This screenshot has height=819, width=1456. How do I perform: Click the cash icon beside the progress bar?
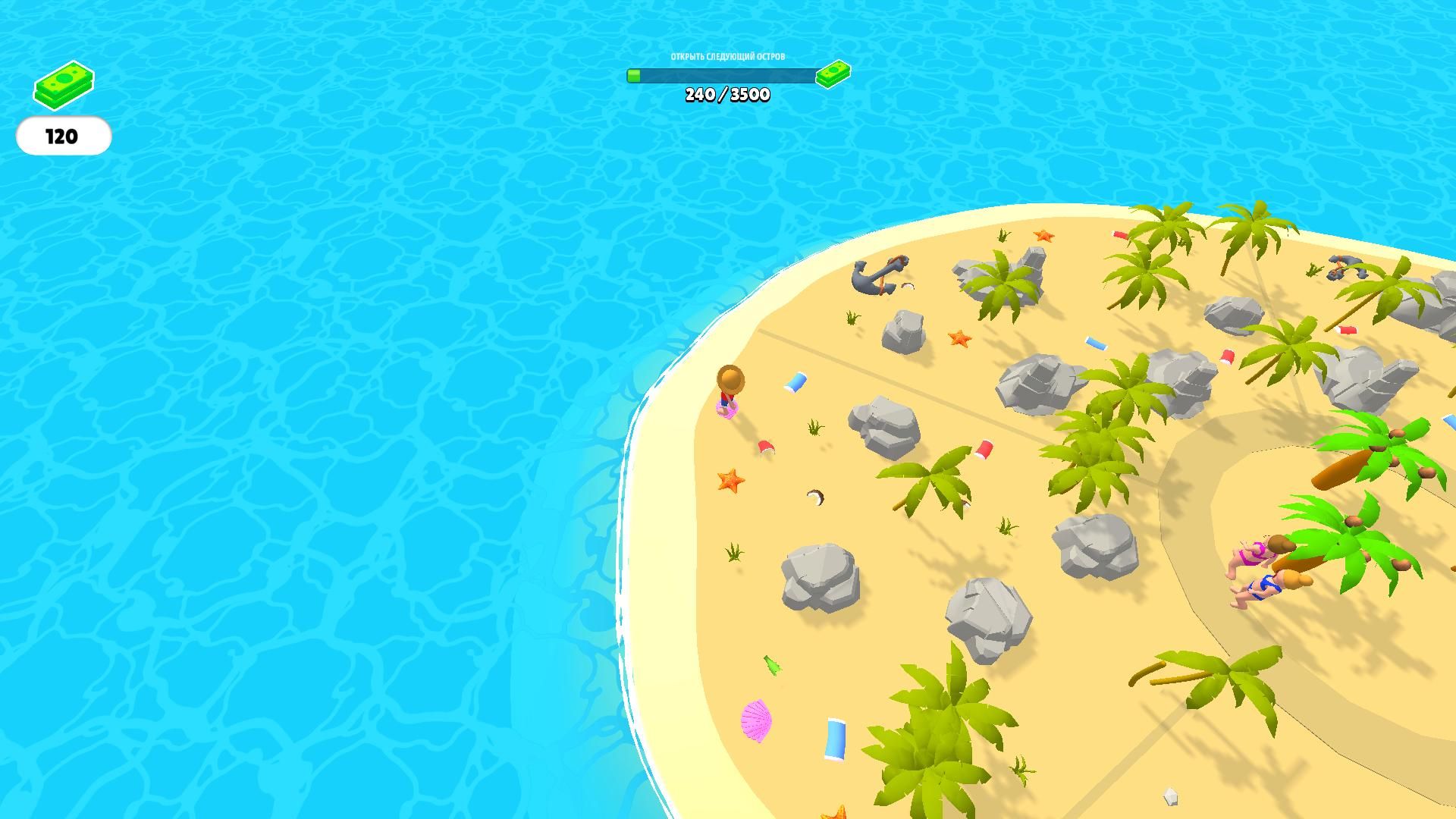[x=832, y=76]
